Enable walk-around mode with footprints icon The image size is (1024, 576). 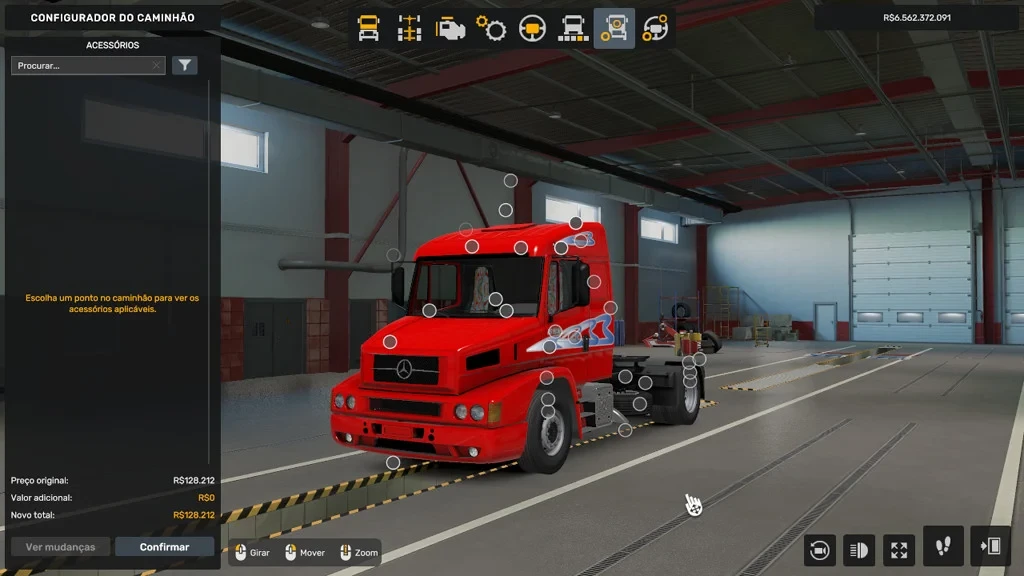click(x=943, y=547)
